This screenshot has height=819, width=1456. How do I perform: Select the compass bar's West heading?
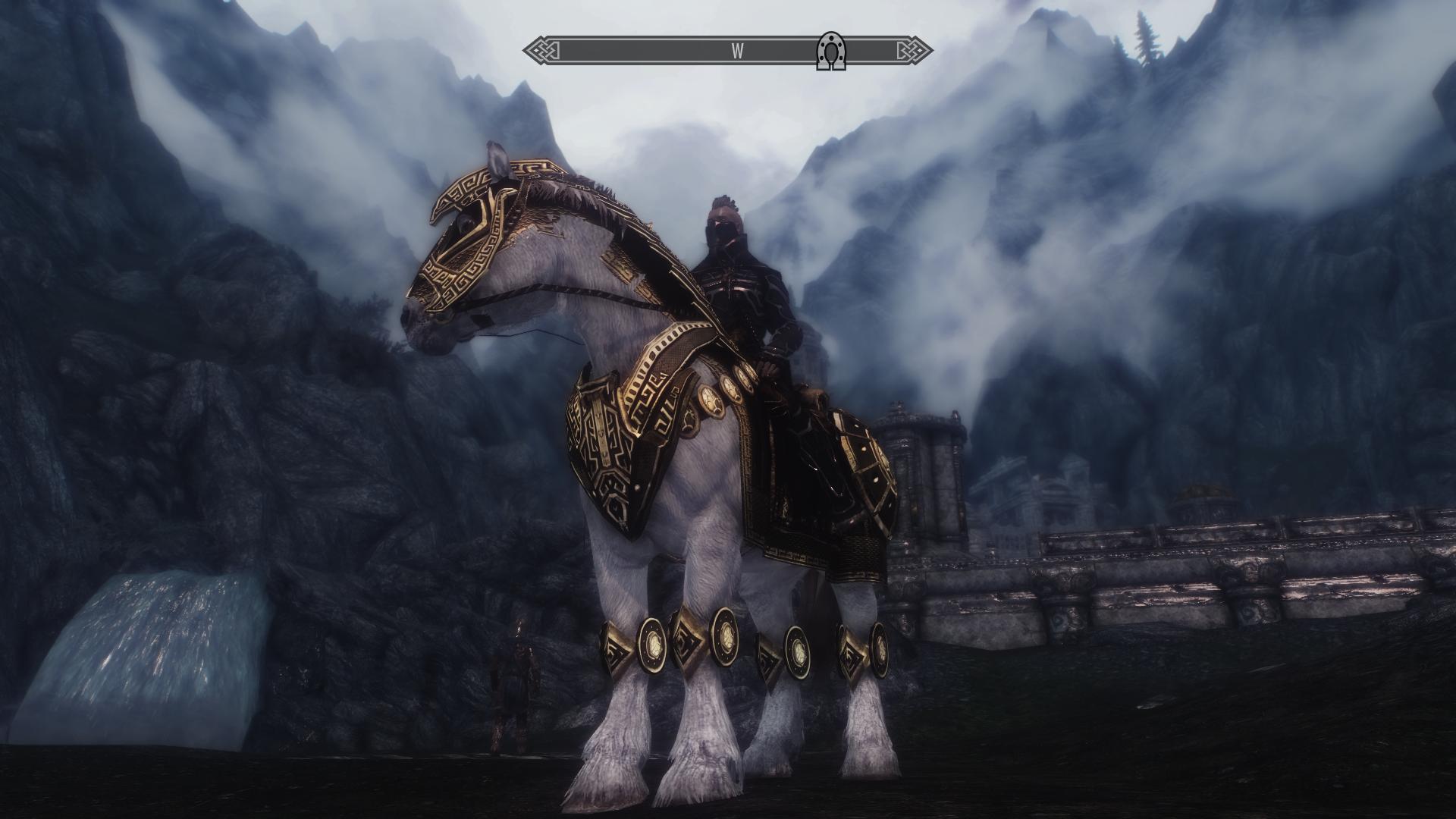coord(736,52)
